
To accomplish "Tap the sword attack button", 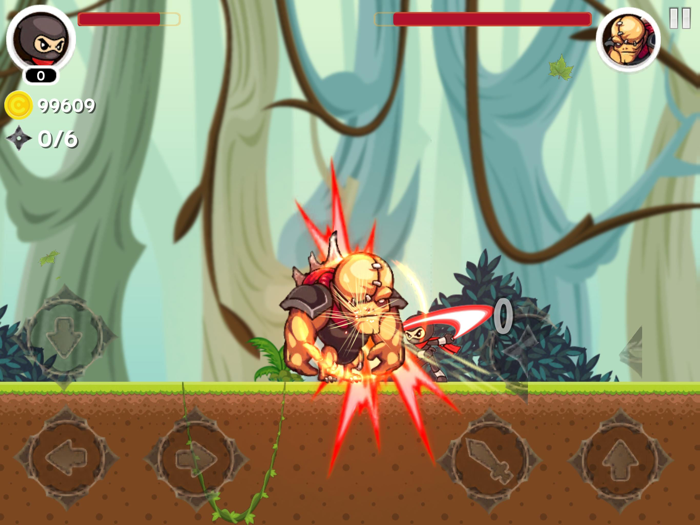I will tap(488, 460).
